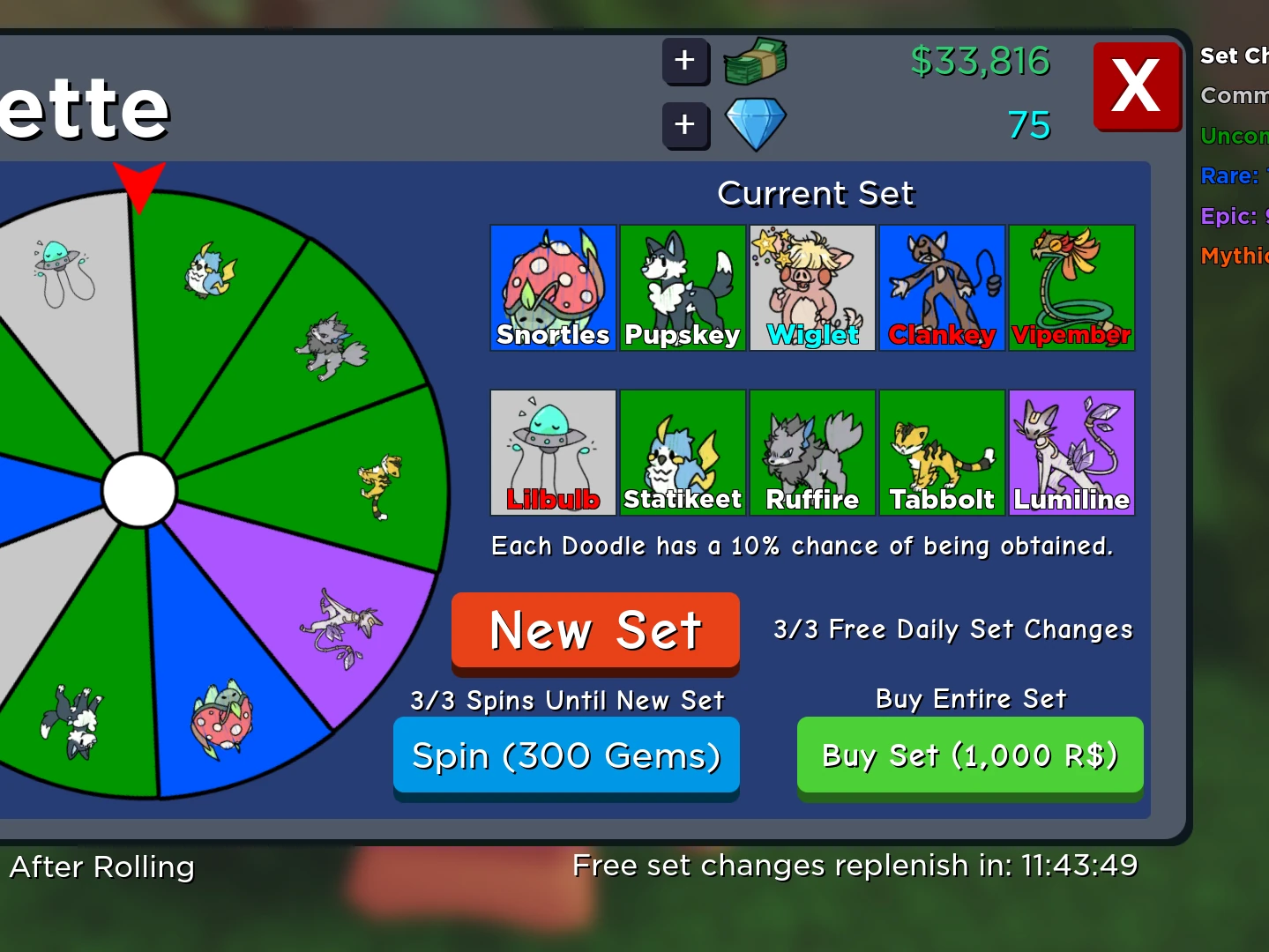Select the Snortles doodle icon
This screenshot has width=1269, height=952.
(x=552, y=287)
